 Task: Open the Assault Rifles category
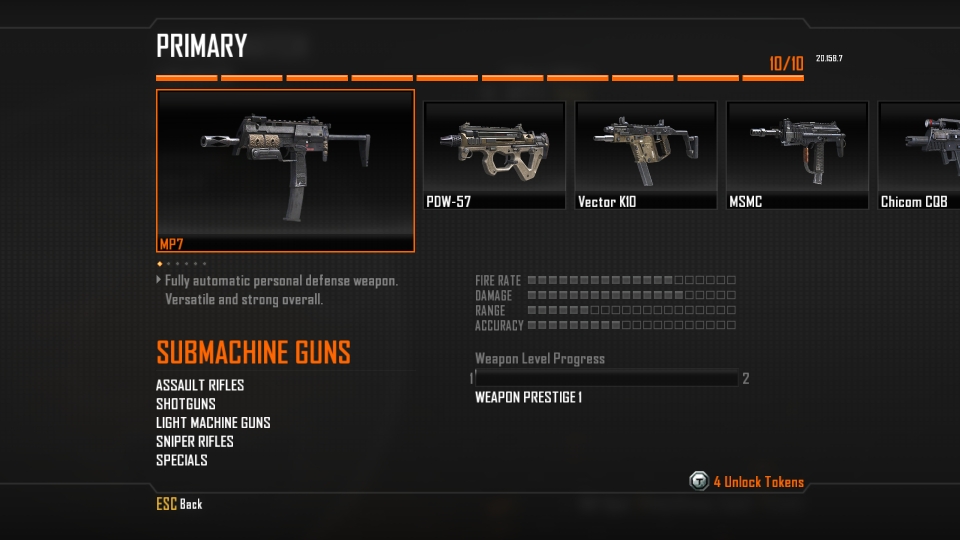[200, 385]
